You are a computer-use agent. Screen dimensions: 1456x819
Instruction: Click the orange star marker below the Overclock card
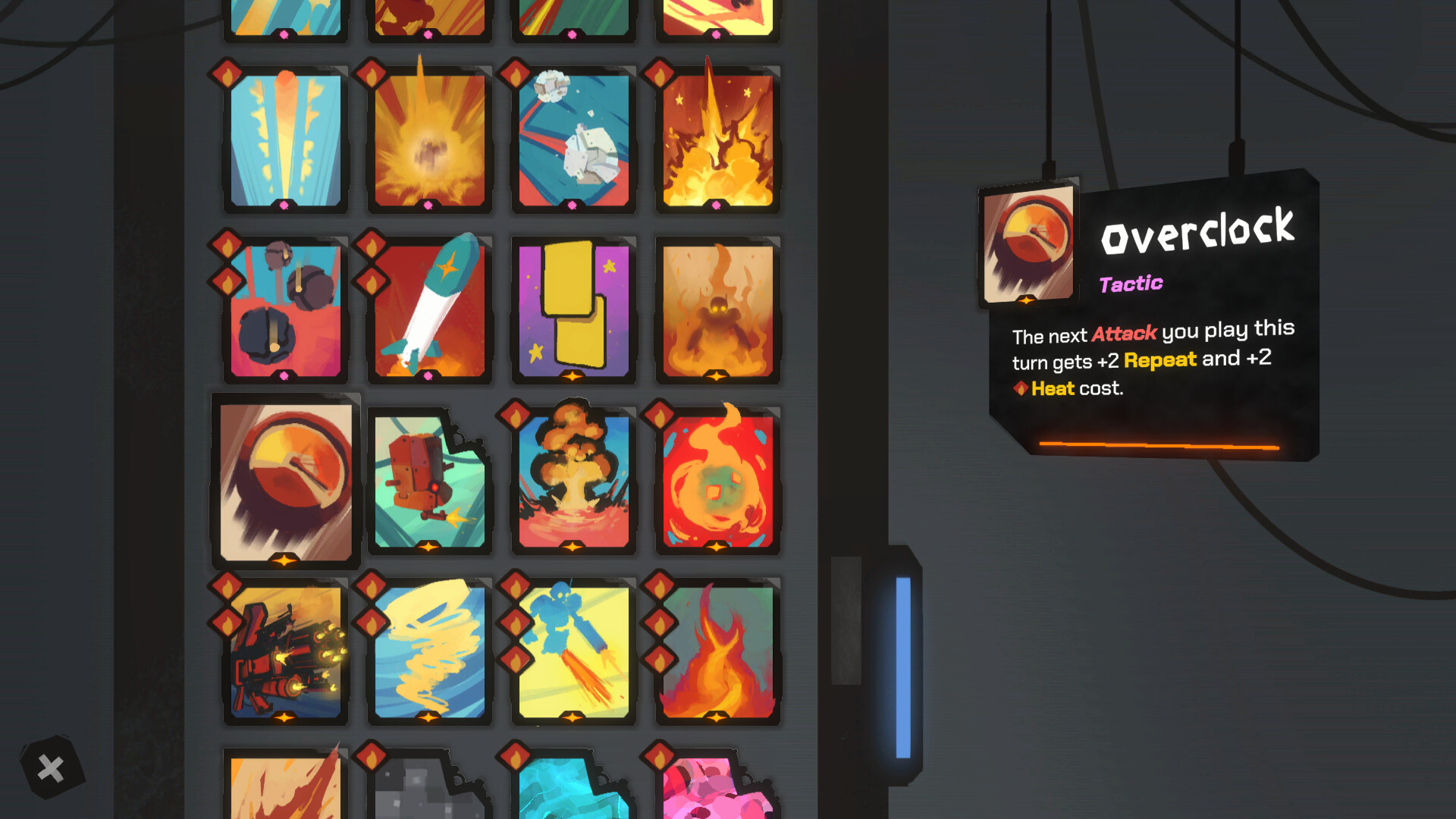tap(284, 562)
